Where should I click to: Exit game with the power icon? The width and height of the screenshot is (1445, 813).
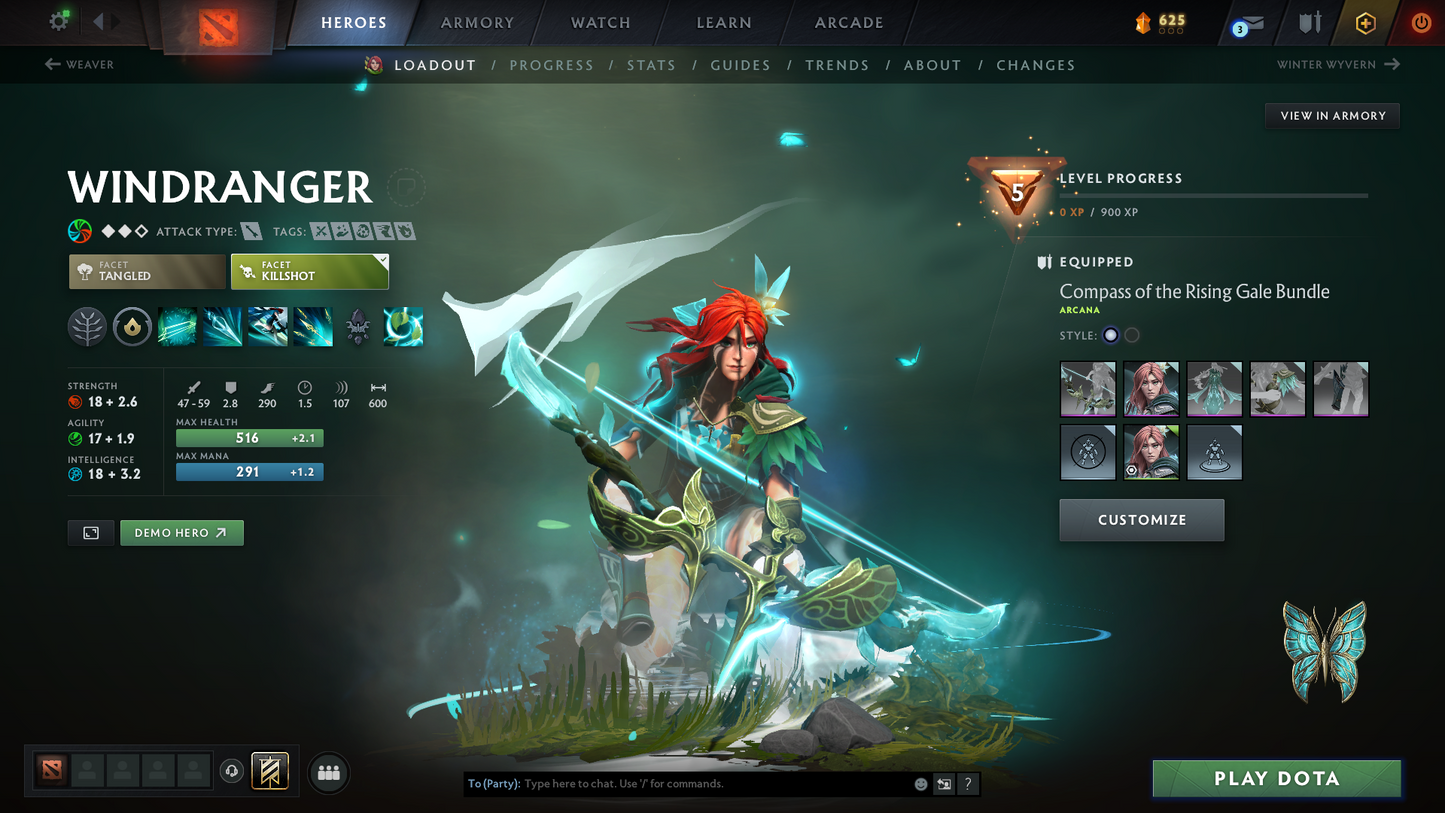[x=1420, y=23]
